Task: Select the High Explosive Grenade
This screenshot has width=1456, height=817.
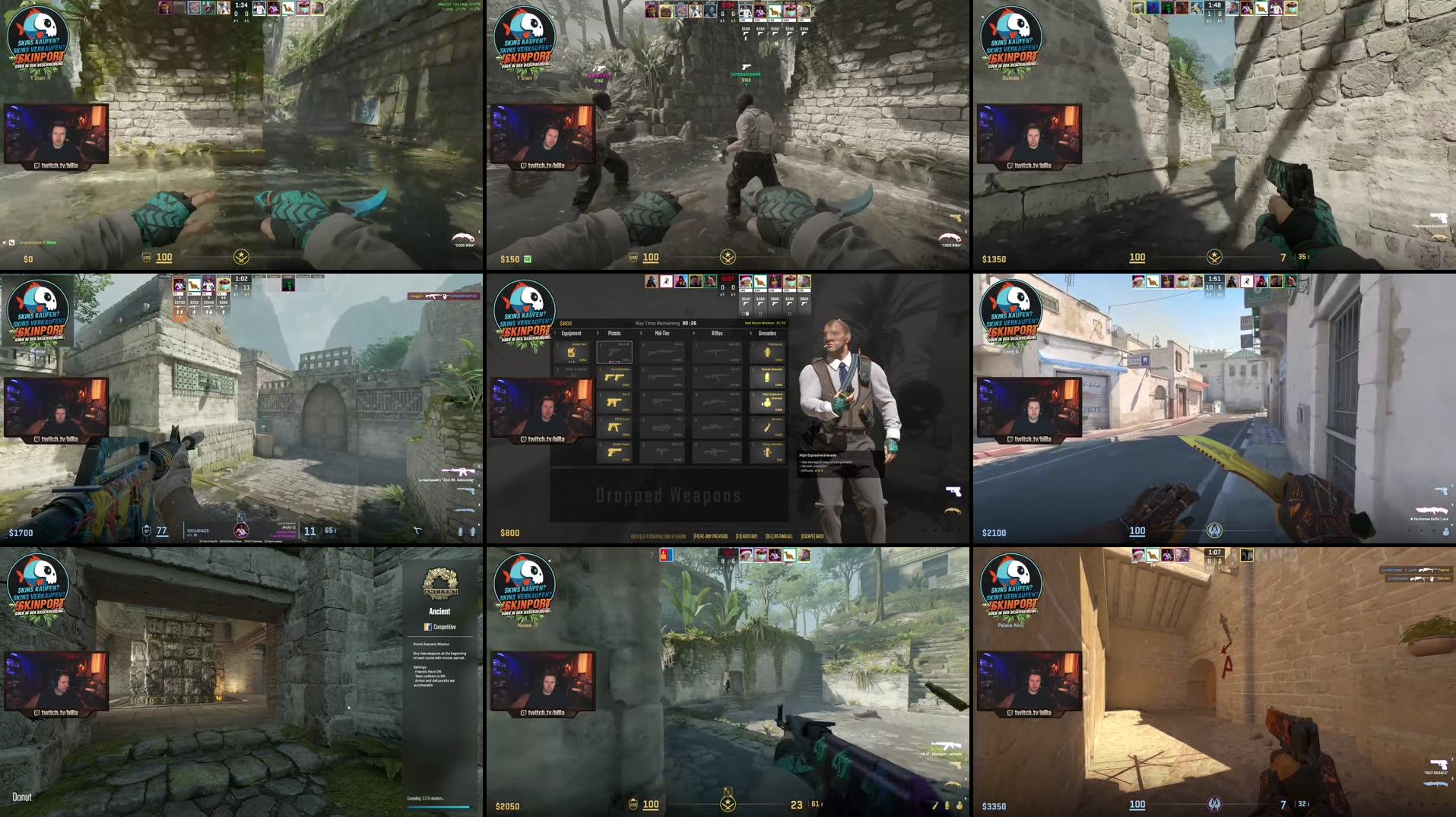Action: click(x=767, y=401)
